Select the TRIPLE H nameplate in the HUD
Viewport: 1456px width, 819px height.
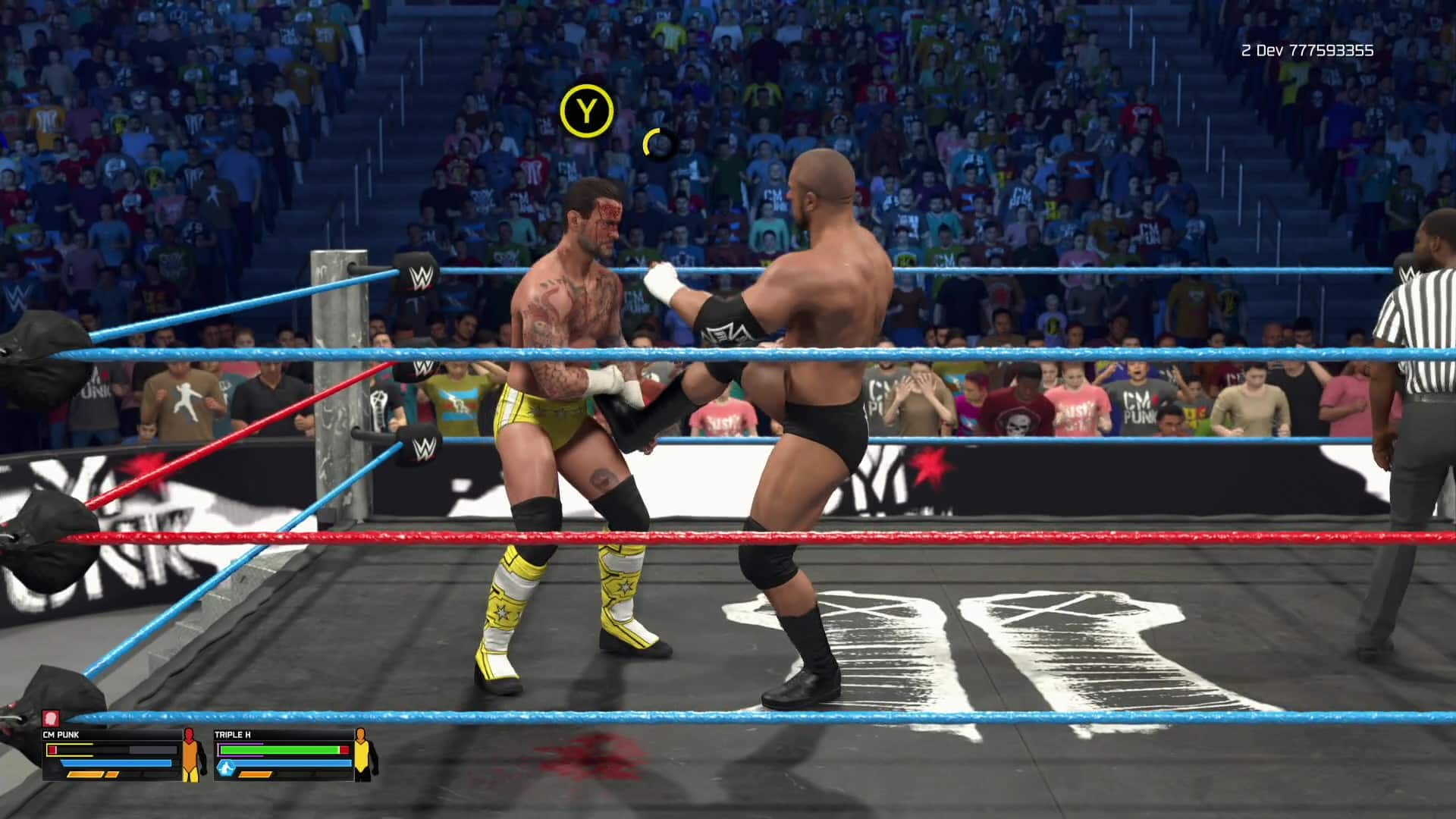pos(233,733)
